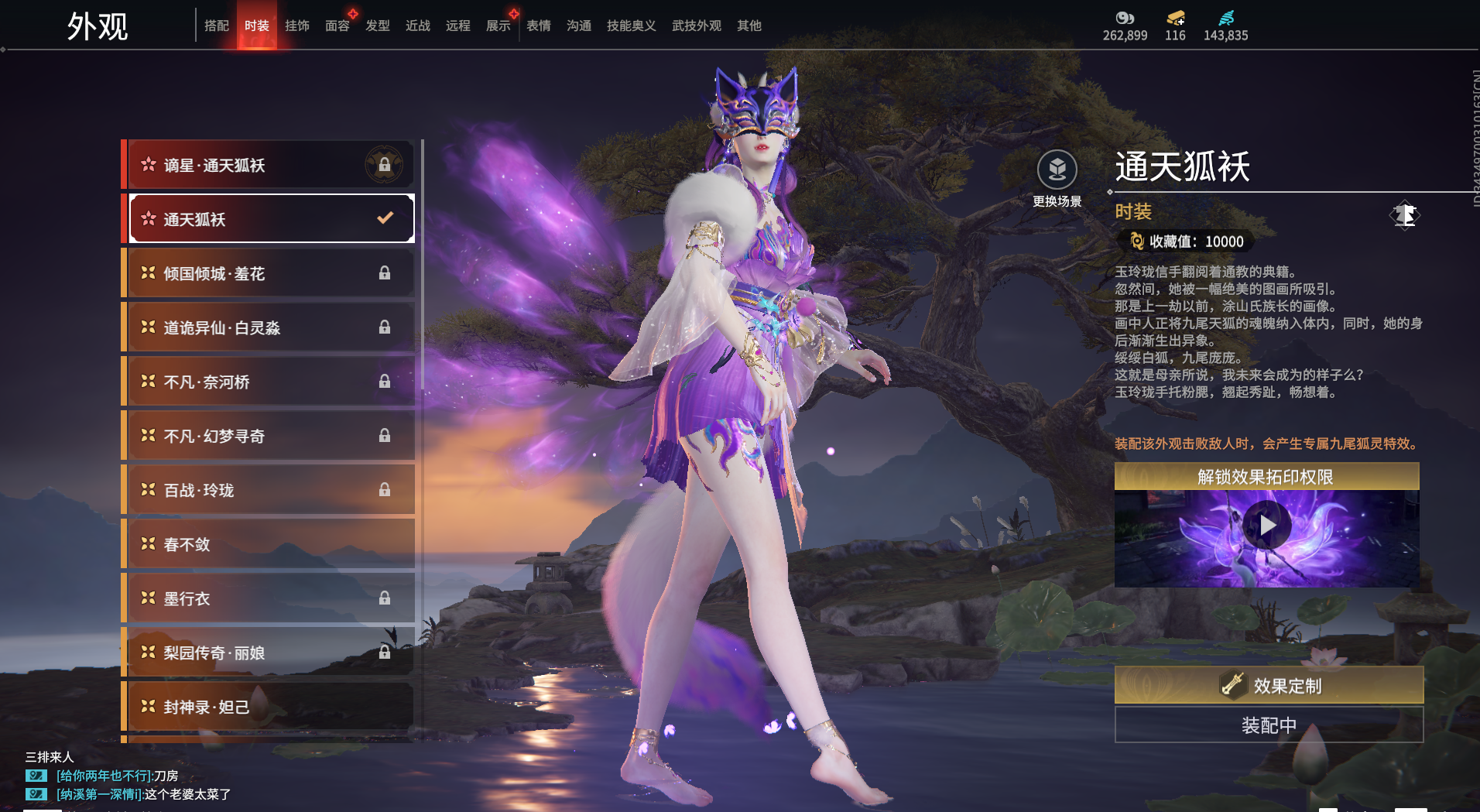Switch to the 展示 tab
Screen dimensions: 1480x812
tap(498, 26)
